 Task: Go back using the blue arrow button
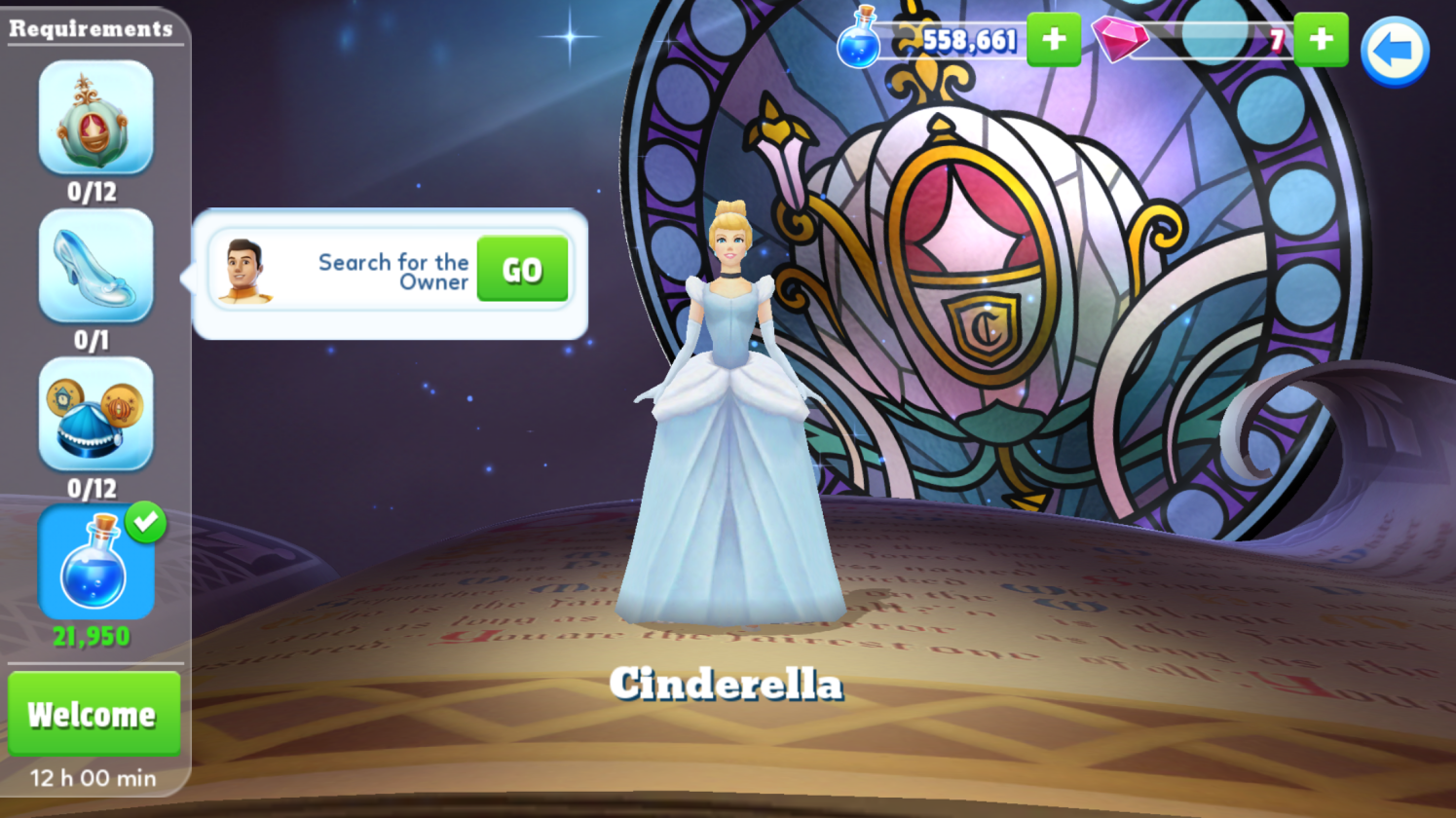(x=1394, y=52)
